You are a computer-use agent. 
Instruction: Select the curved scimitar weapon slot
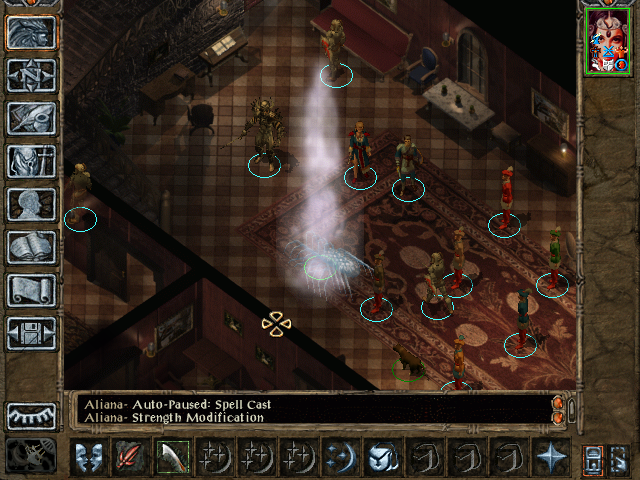172,456
